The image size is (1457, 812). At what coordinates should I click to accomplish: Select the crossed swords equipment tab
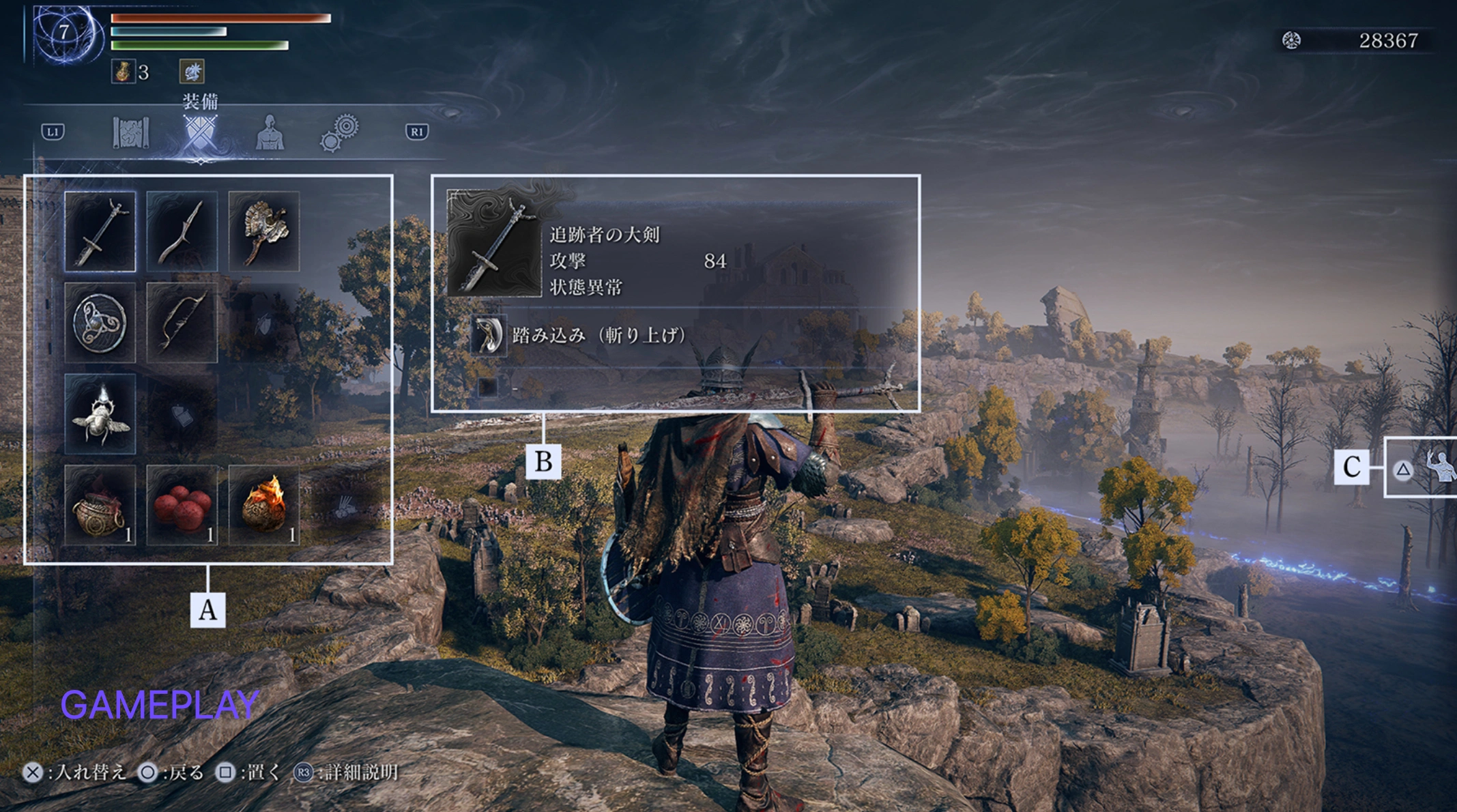(x=200, y=132)
